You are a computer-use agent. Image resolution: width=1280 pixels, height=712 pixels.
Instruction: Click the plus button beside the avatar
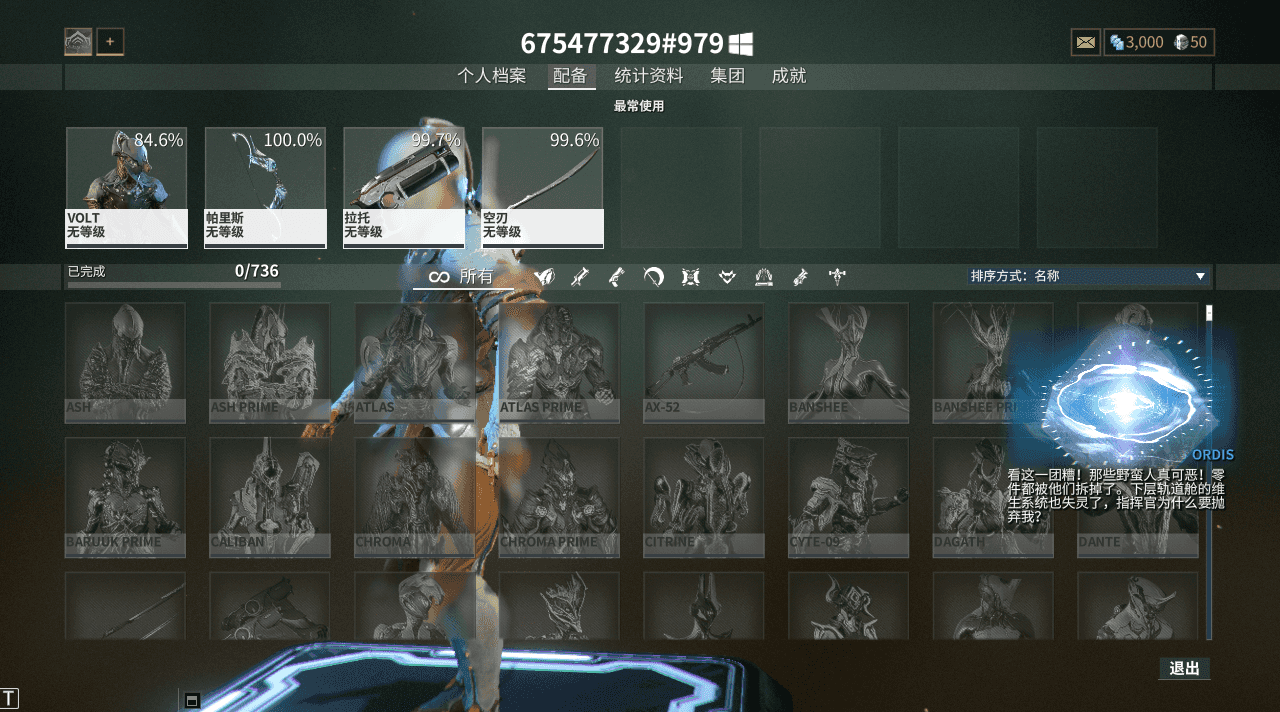[110, 42]
